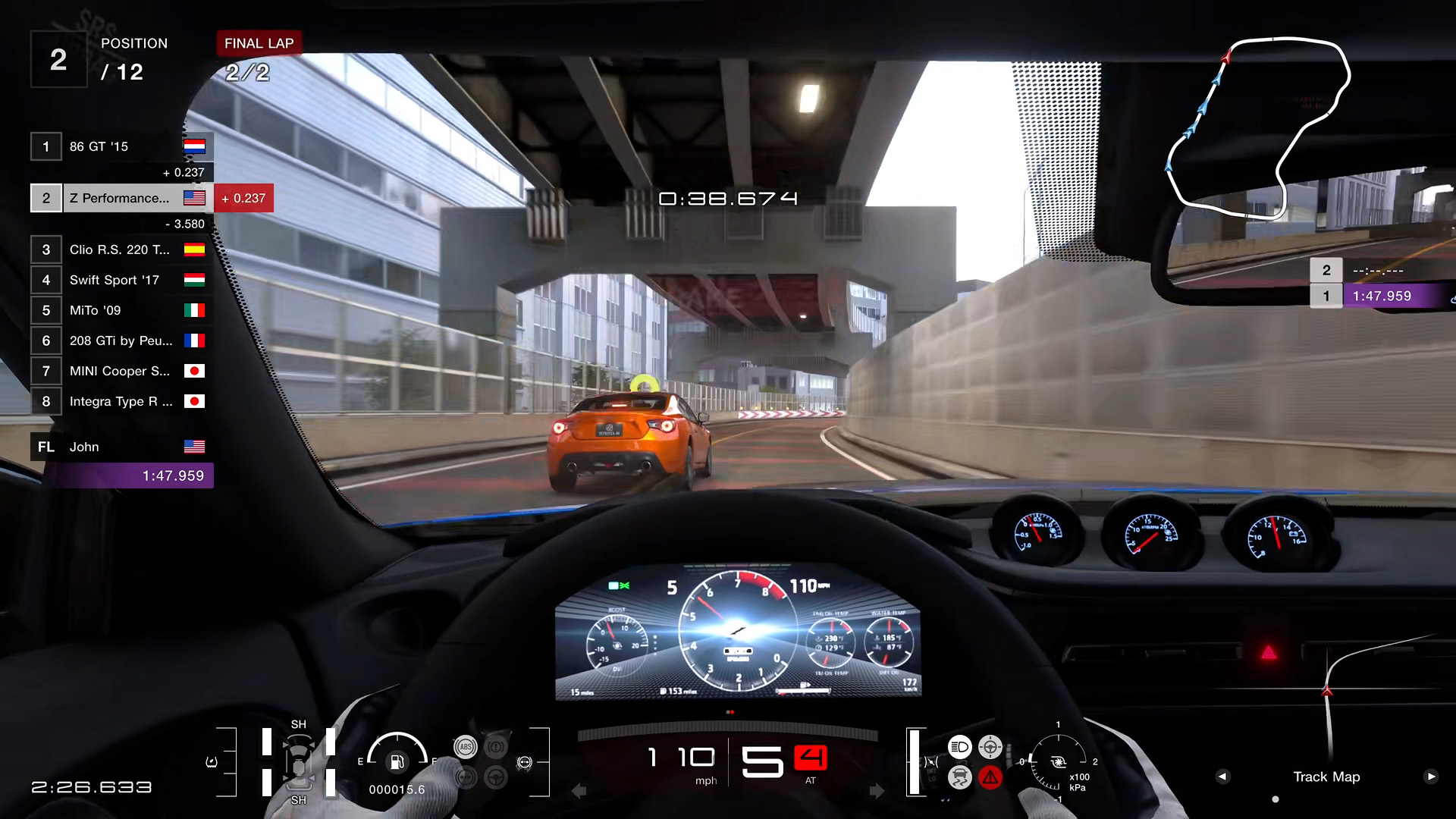The width and height of the screenshot is (1456, 819).
Task: Cycle to the next MFD page arrow
Action: [1430, 777]
